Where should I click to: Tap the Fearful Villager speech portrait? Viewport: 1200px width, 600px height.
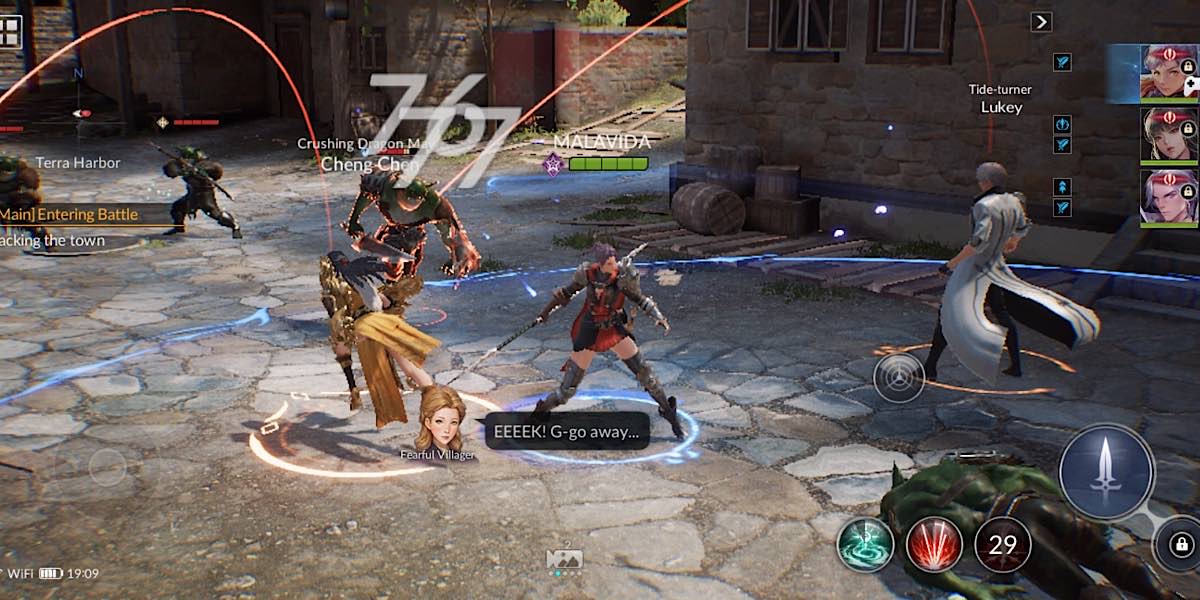pyautogui.click(x=439, y=418)
